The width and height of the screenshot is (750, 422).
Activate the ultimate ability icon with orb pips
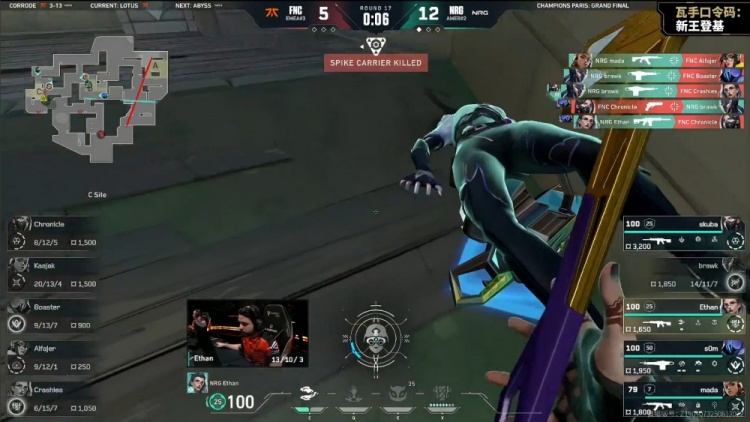point(438,395)
